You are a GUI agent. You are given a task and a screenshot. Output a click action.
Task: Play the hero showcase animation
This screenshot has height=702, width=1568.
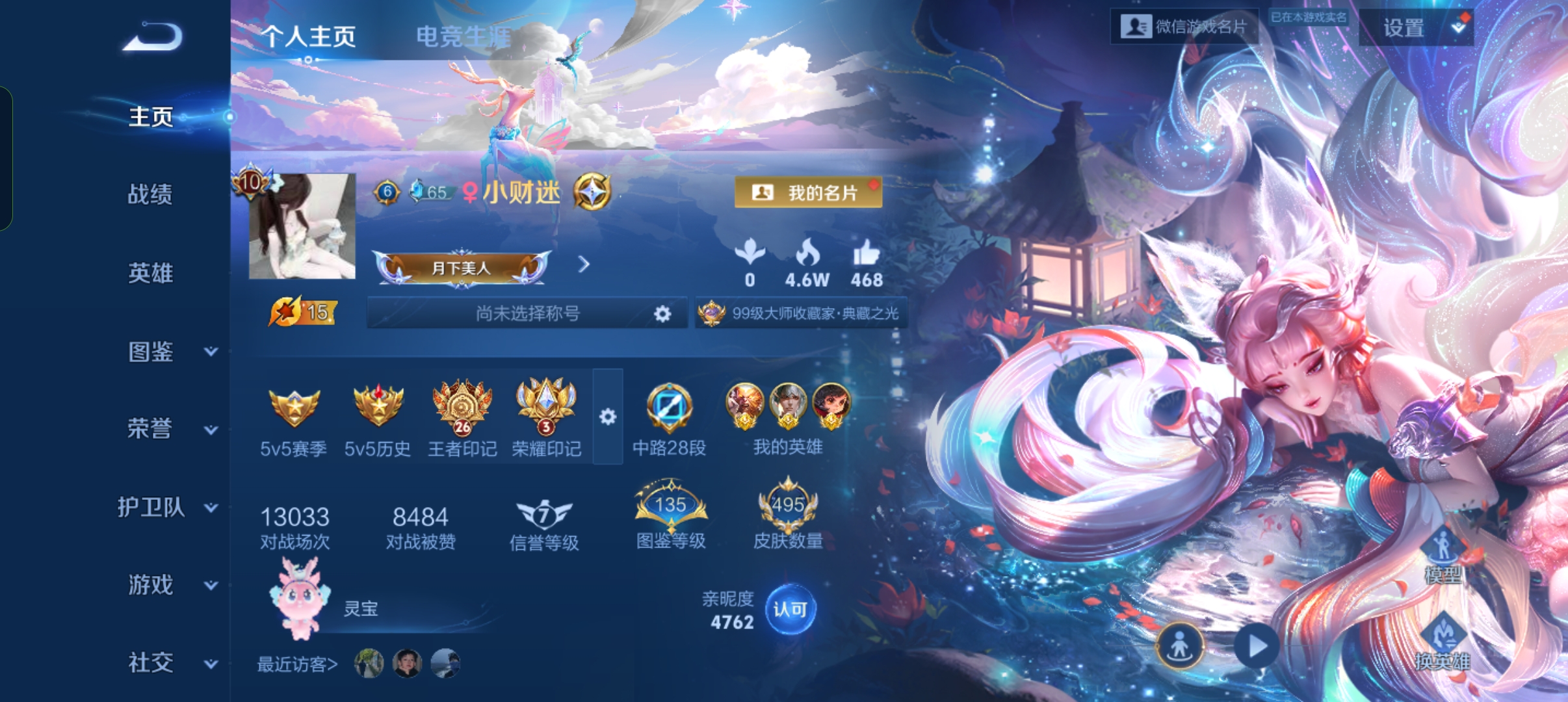[x=1257, y=646]
